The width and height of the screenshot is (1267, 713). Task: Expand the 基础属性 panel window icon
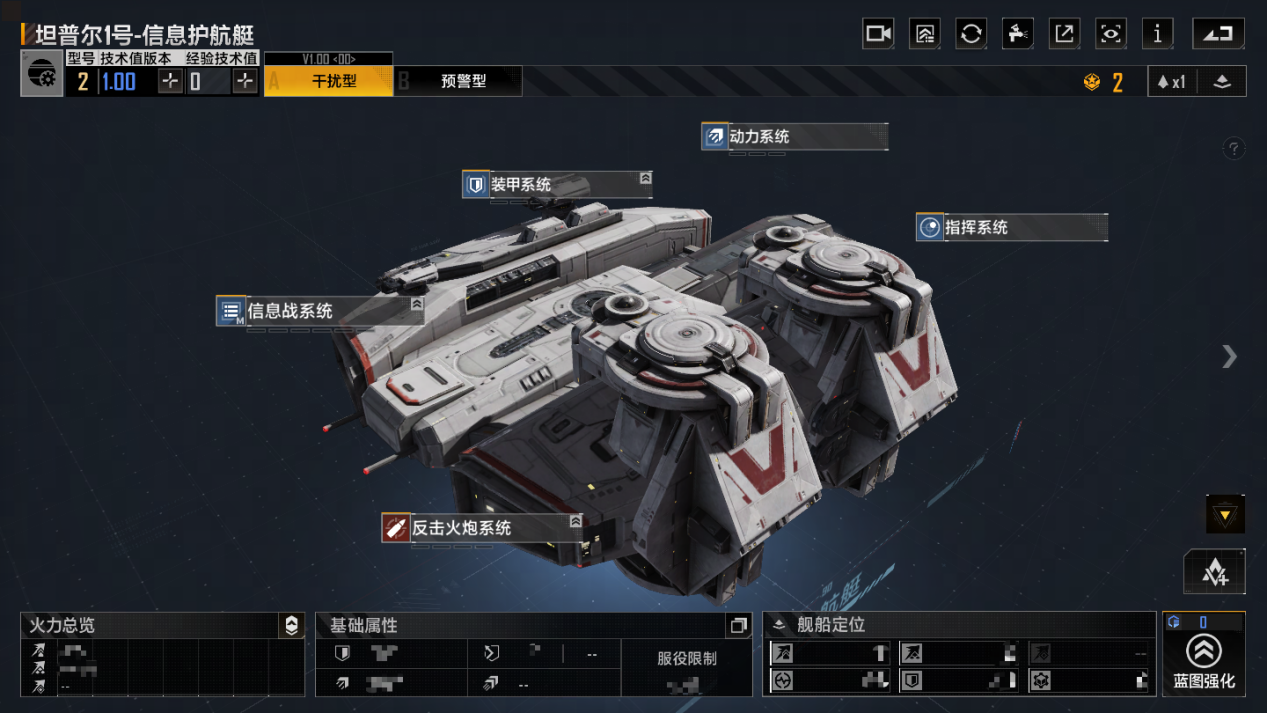(x=738, y=626)
